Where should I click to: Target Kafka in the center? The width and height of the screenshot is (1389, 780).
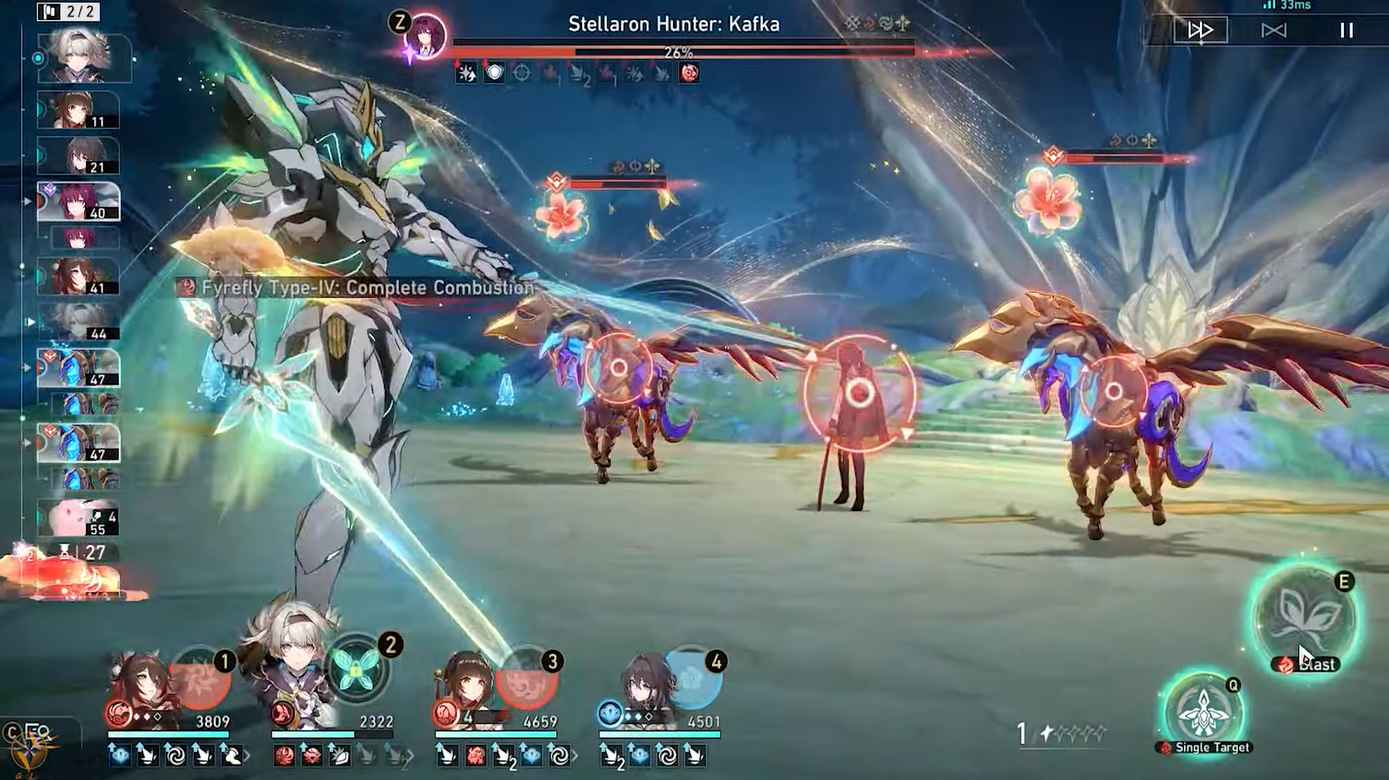click(858, 393)
